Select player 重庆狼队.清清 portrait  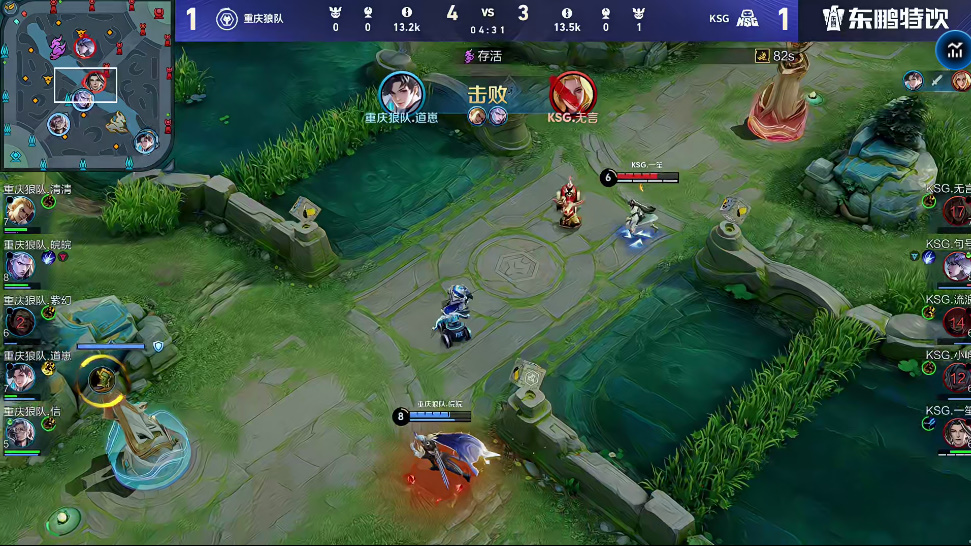[x=20, y=211]
